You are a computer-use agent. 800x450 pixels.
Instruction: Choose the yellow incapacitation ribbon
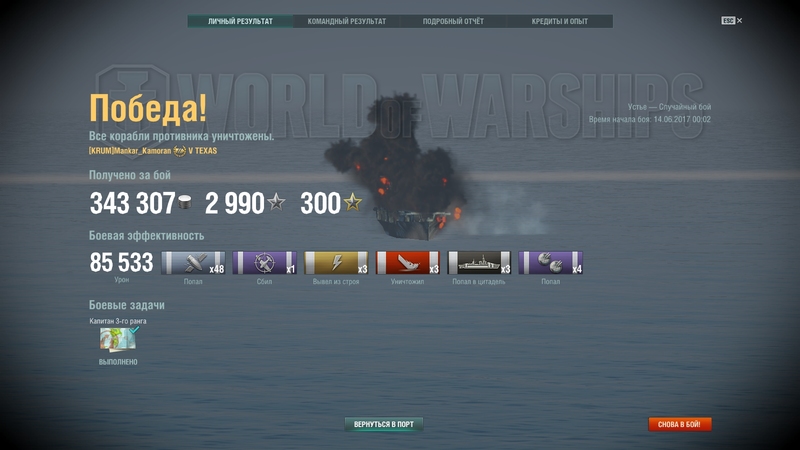pyautogui.click(x=336, y=263)
